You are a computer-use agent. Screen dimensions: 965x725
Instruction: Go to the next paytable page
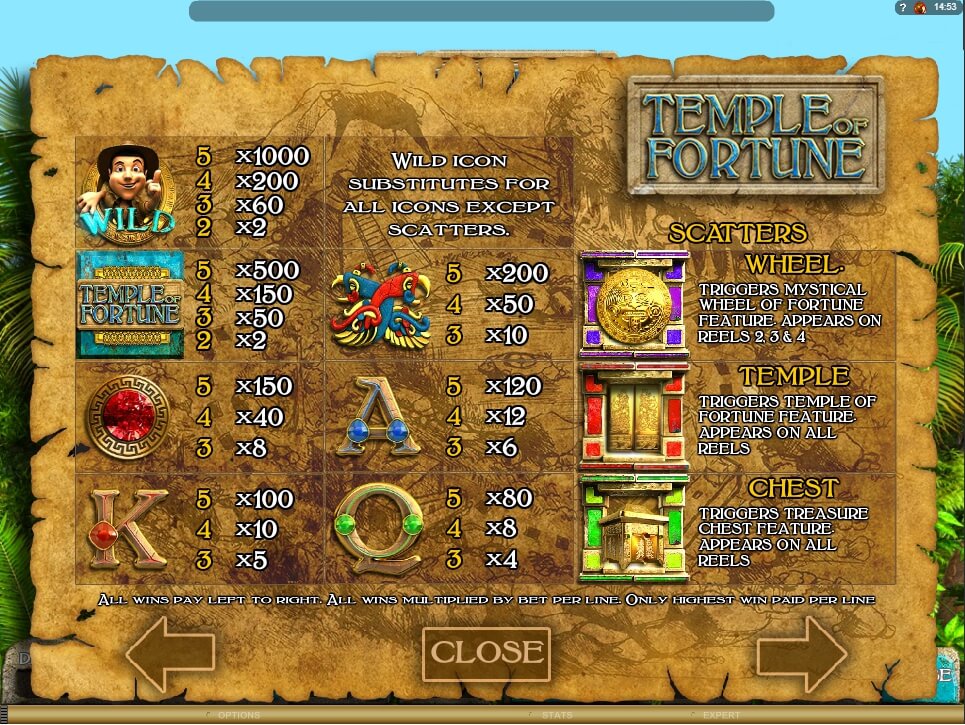(801, 654)
